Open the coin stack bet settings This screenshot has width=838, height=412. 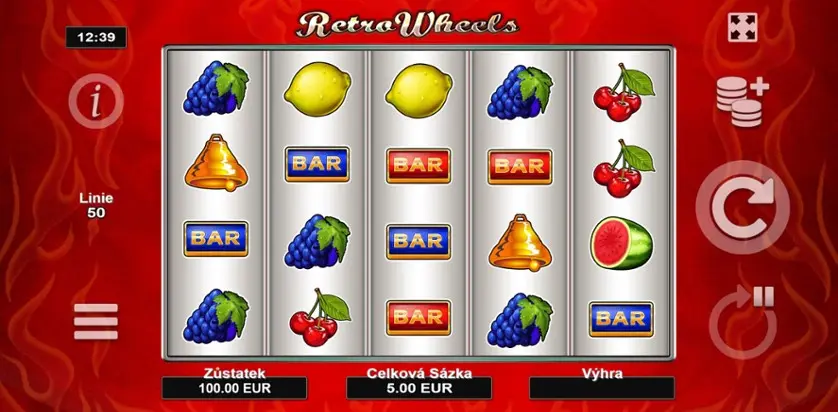741,102
